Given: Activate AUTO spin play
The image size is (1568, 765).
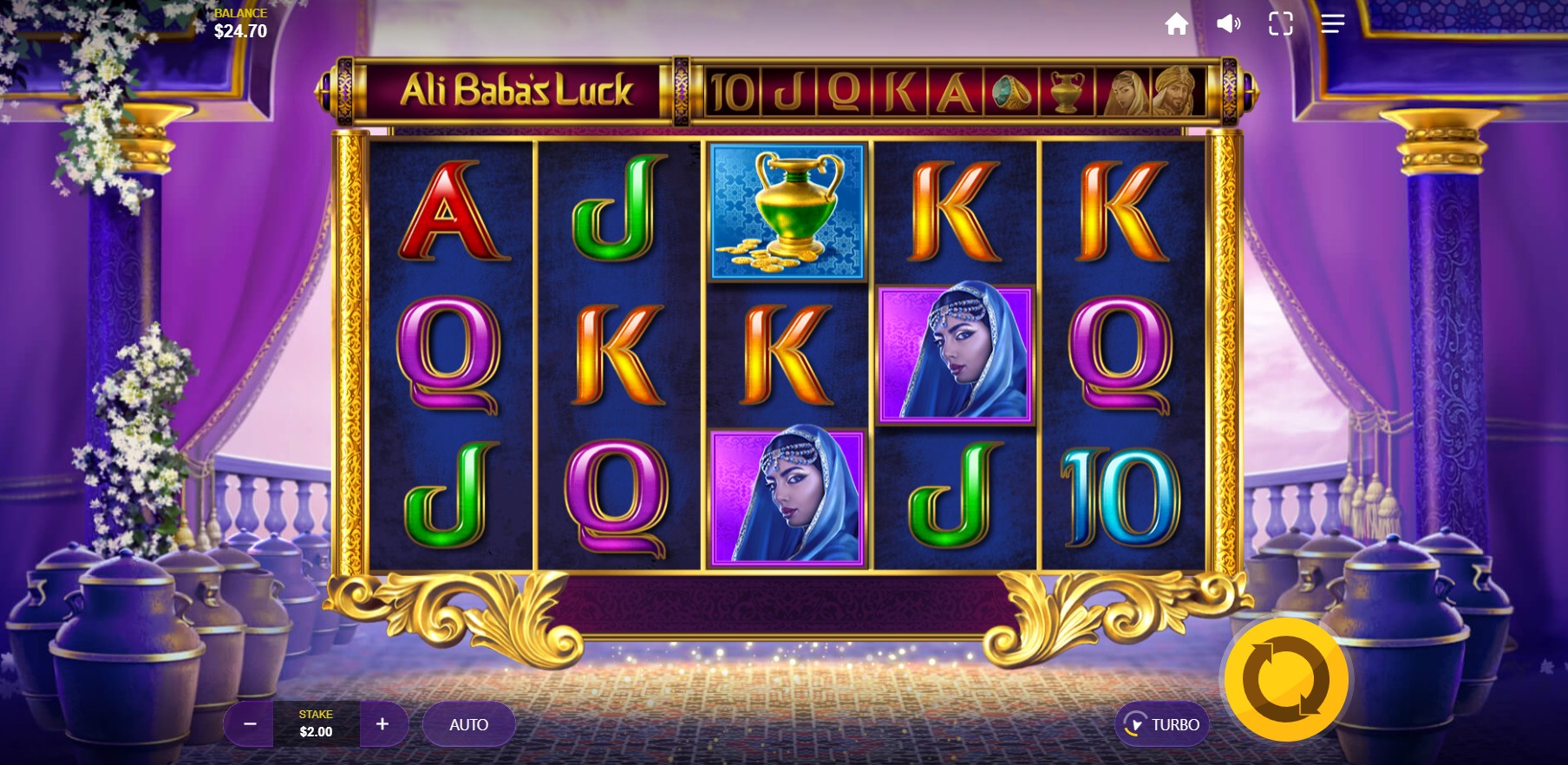Looking at the screenshot, I should pyautogui.click(x=468, y=724).
